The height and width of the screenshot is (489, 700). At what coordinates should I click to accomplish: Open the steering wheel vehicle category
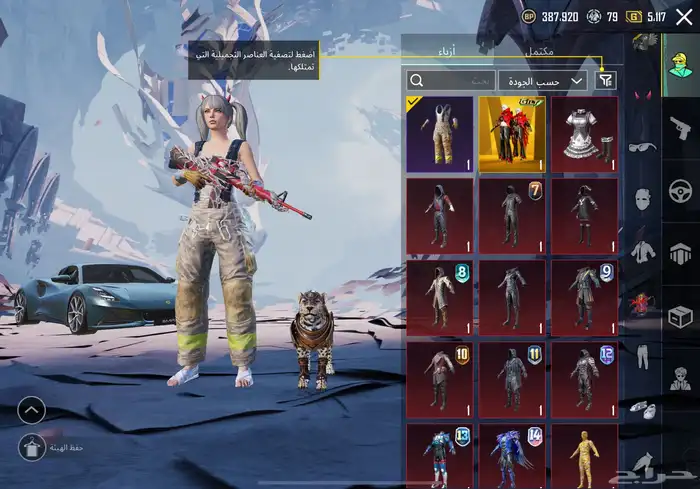[x=680, y=190]
